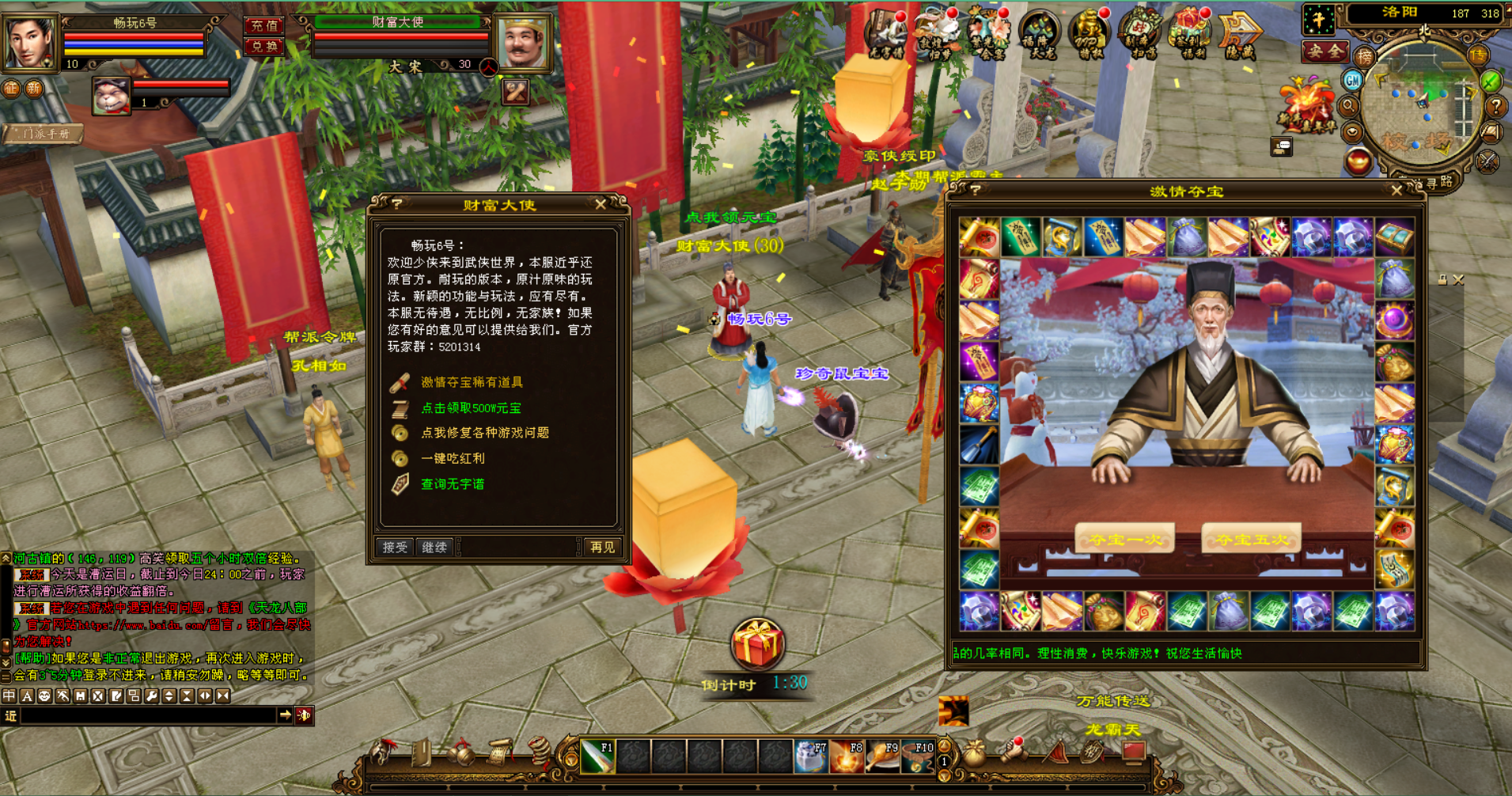The width and height of the screenshot is (1512, 796).
Task: Click the 夺宝五次 button
Action: pos(1251,540)
